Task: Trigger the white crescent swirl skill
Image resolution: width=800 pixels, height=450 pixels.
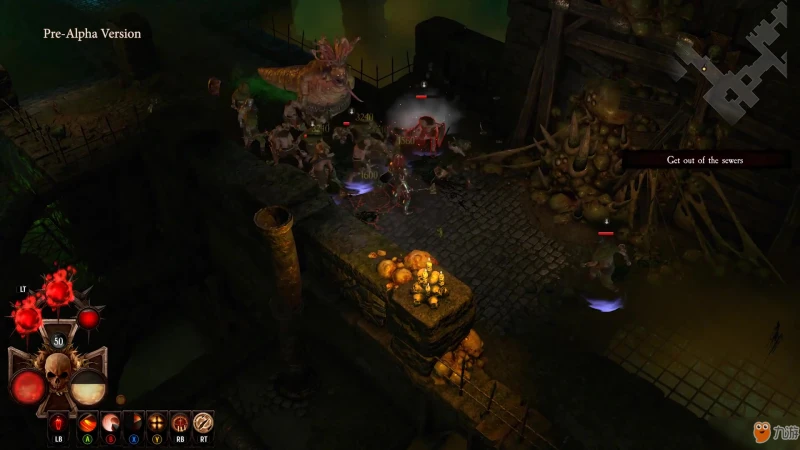Action: point(108,423)
